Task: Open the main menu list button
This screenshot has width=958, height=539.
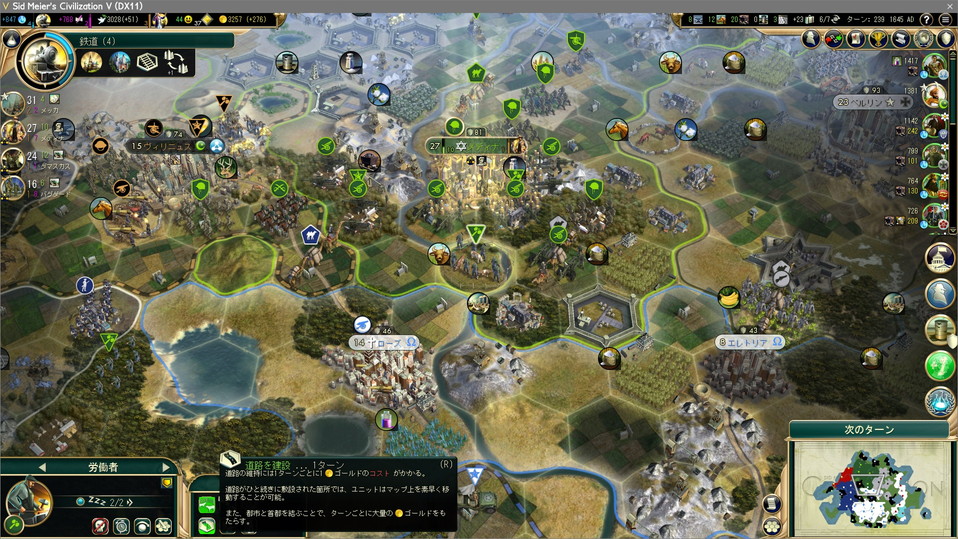Action: tap(945, 20)
